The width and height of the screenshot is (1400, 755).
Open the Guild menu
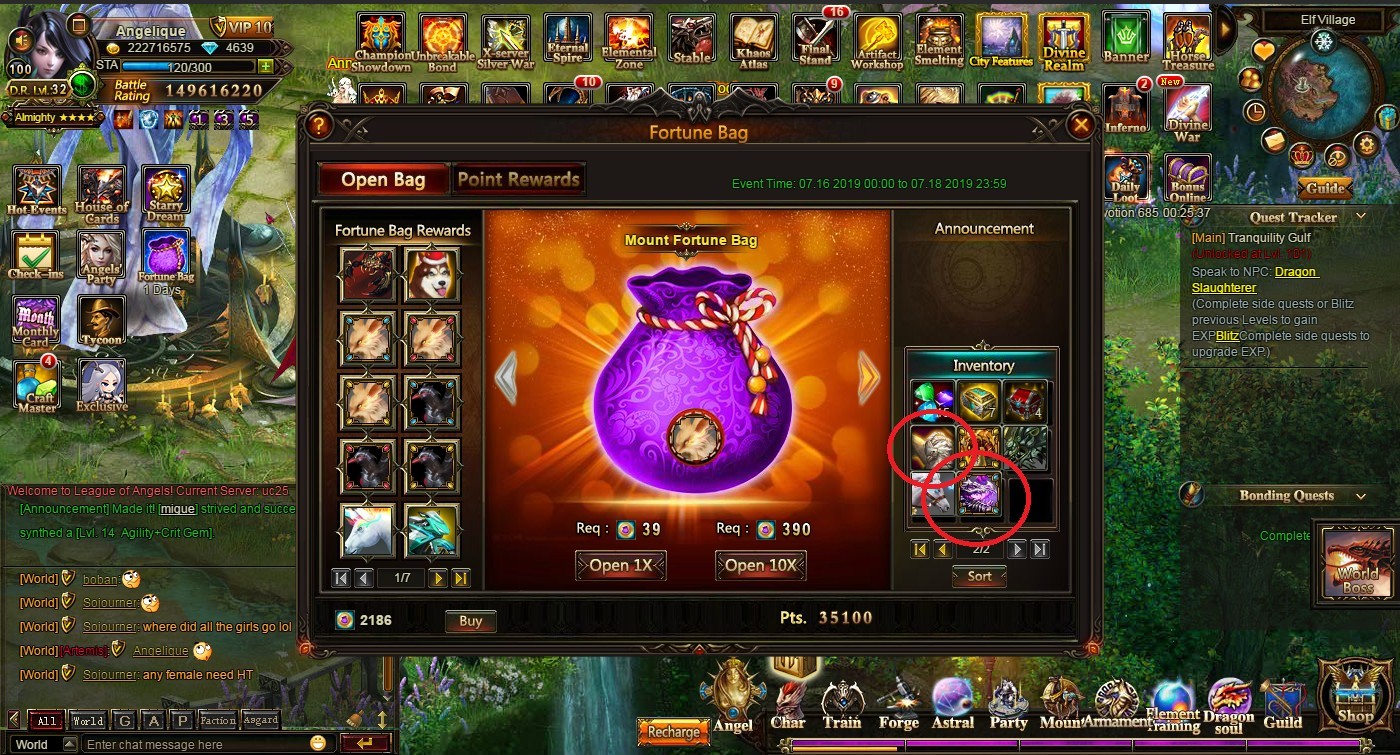click(1283, 703)
